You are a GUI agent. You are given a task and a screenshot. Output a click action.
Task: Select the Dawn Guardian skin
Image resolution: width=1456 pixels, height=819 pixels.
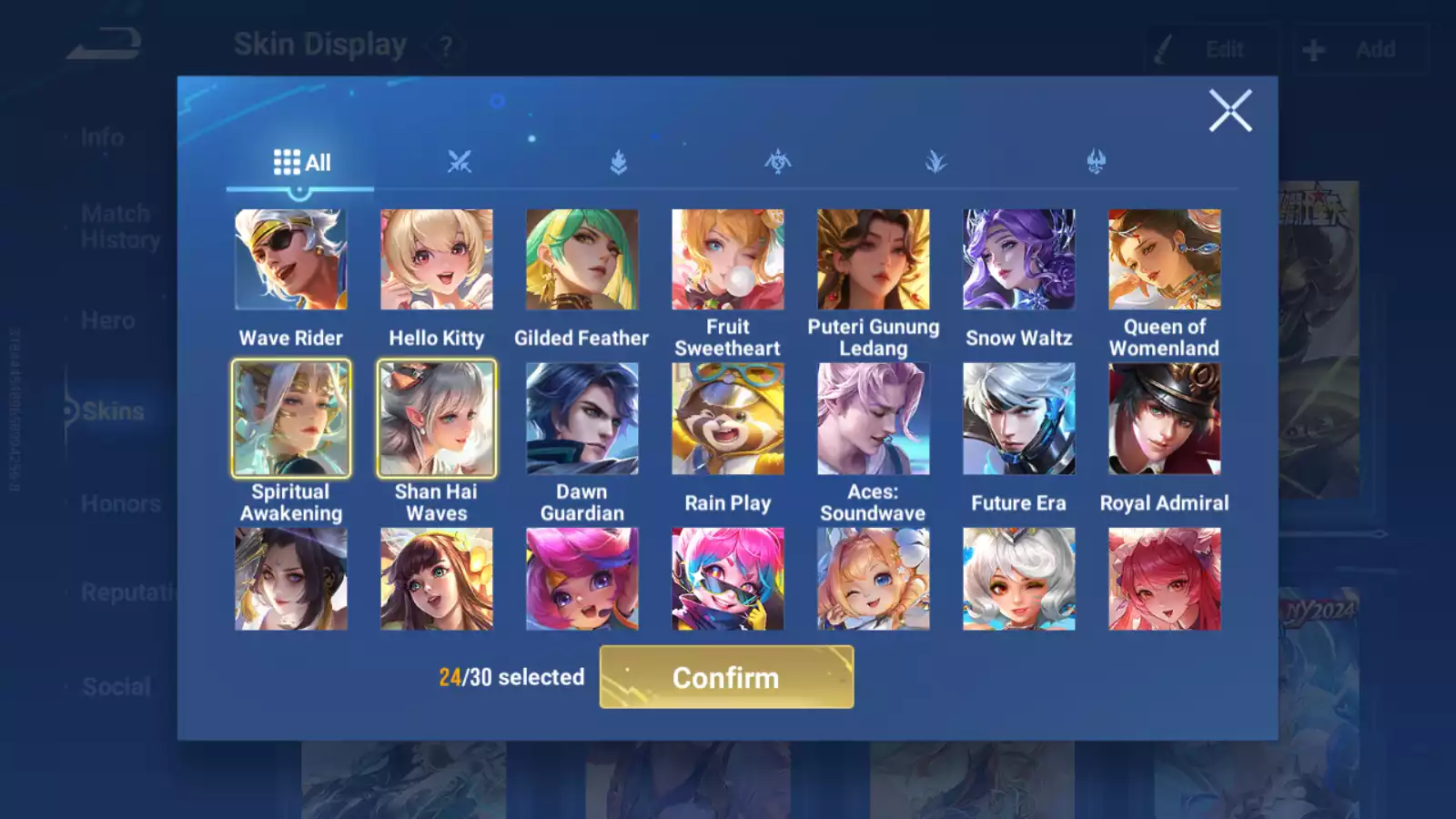582,419
